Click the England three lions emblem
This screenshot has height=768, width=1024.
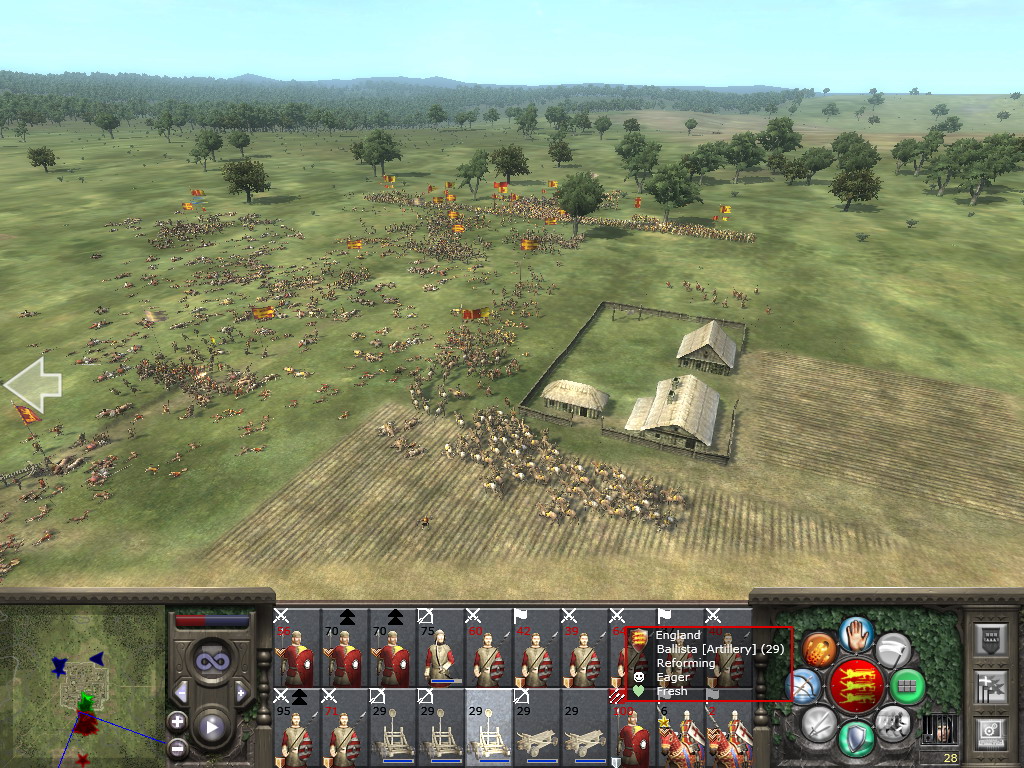(856, 687)
